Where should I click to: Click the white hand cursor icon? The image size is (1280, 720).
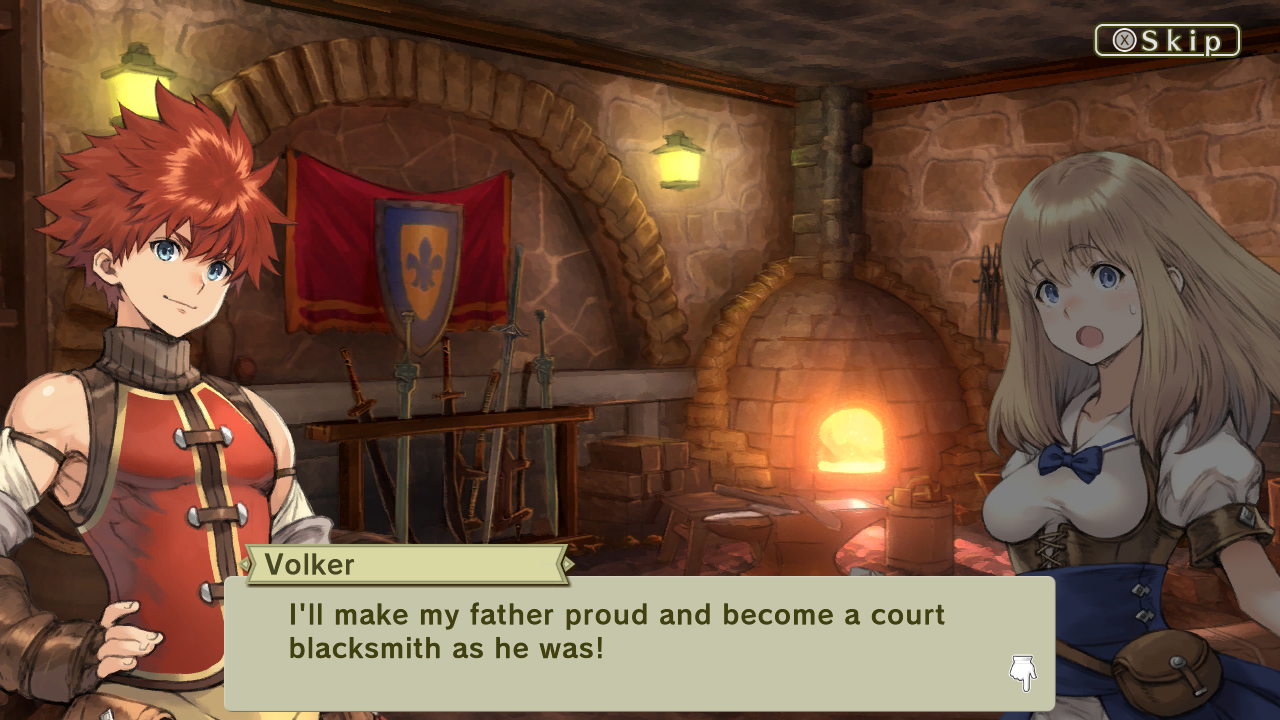tap(1022, 671)
